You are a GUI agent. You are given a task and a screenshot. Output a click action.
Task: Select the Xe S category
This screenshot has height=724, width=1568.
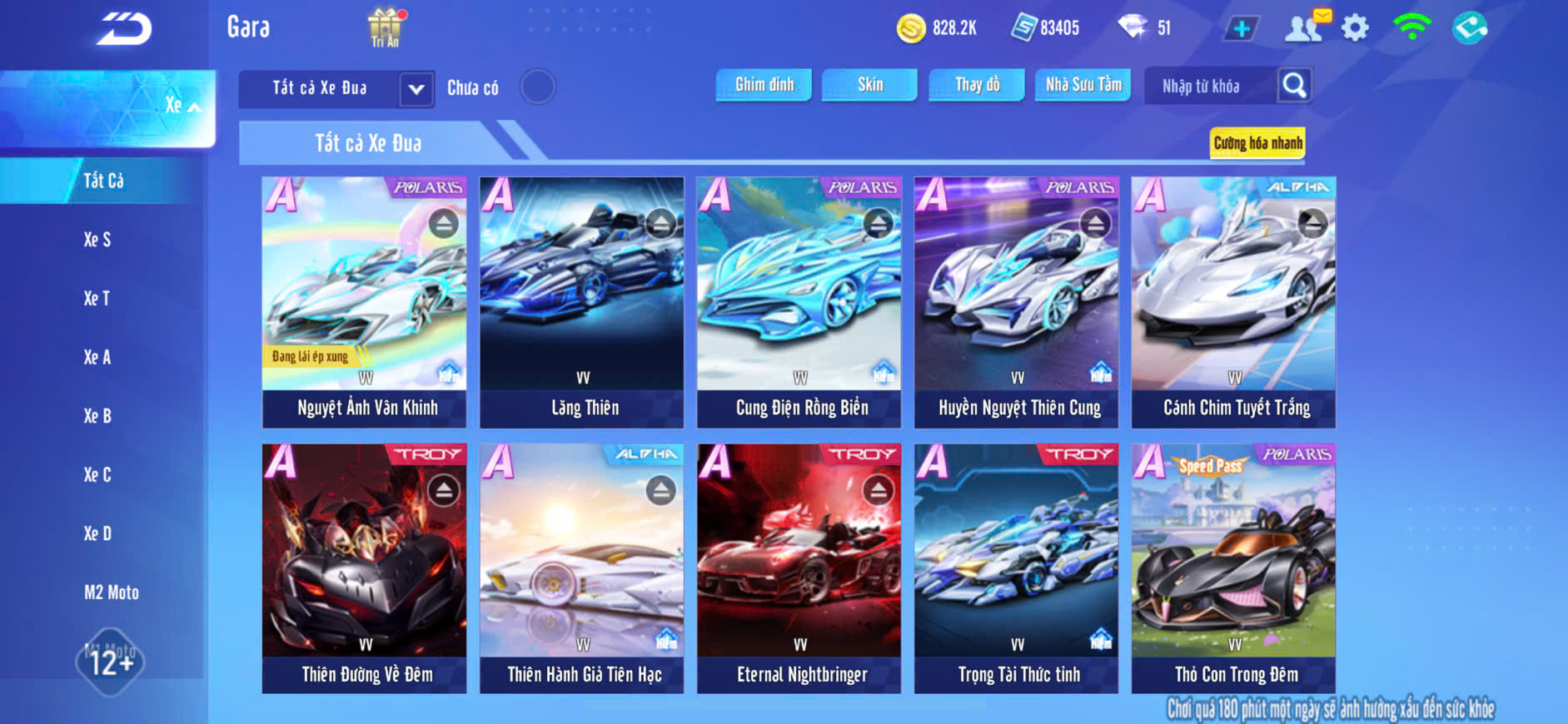(97, 240)
